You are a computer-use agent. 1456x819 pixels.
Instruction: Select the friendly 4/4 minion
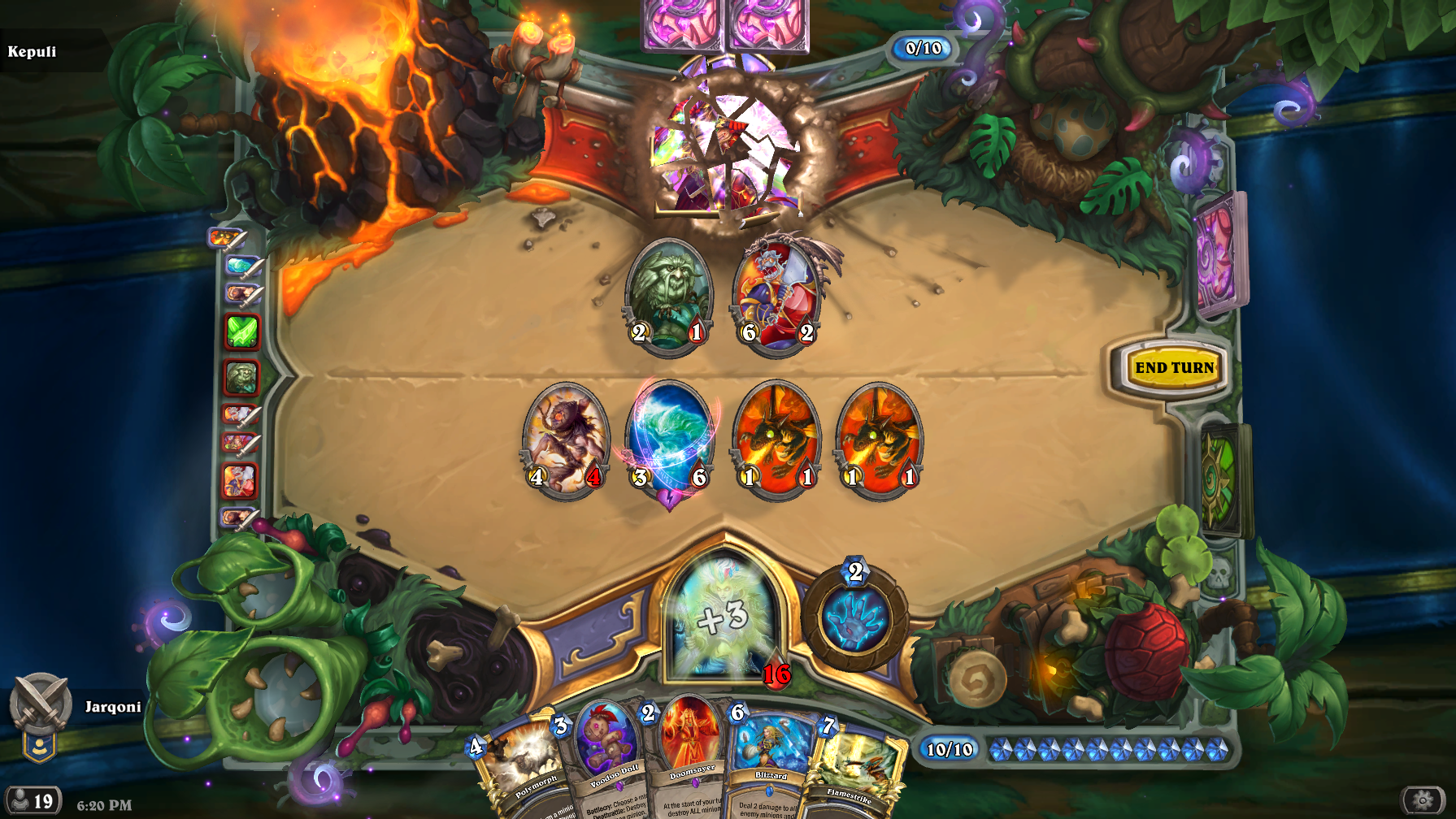tap(566, 440)
